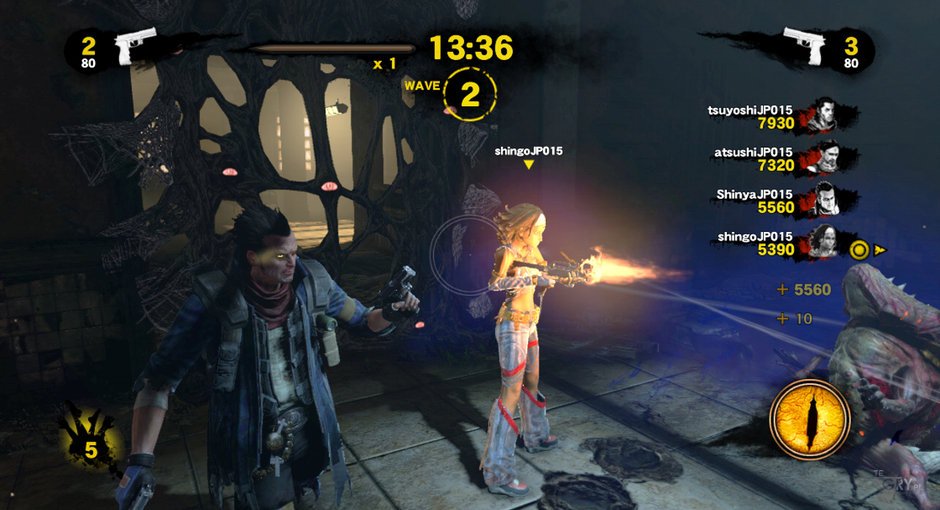This screenshot has width=940, height=510.
Task: Activate the yellow cat-eye ability icon
Action: click(810, 420)
